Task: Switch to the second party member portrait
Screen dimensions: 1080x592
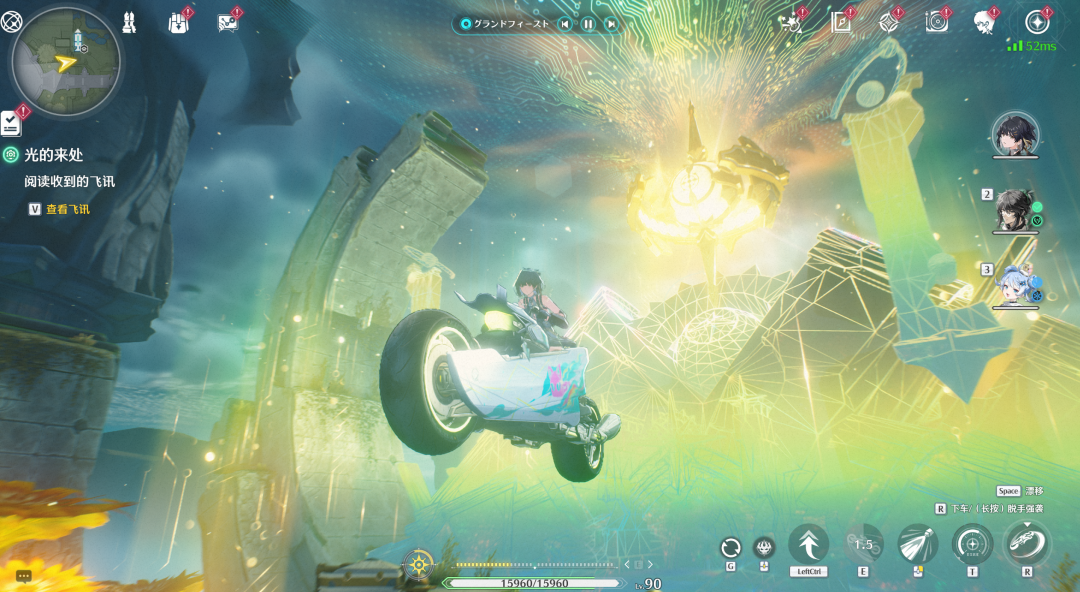Action: pos(1016,209)
